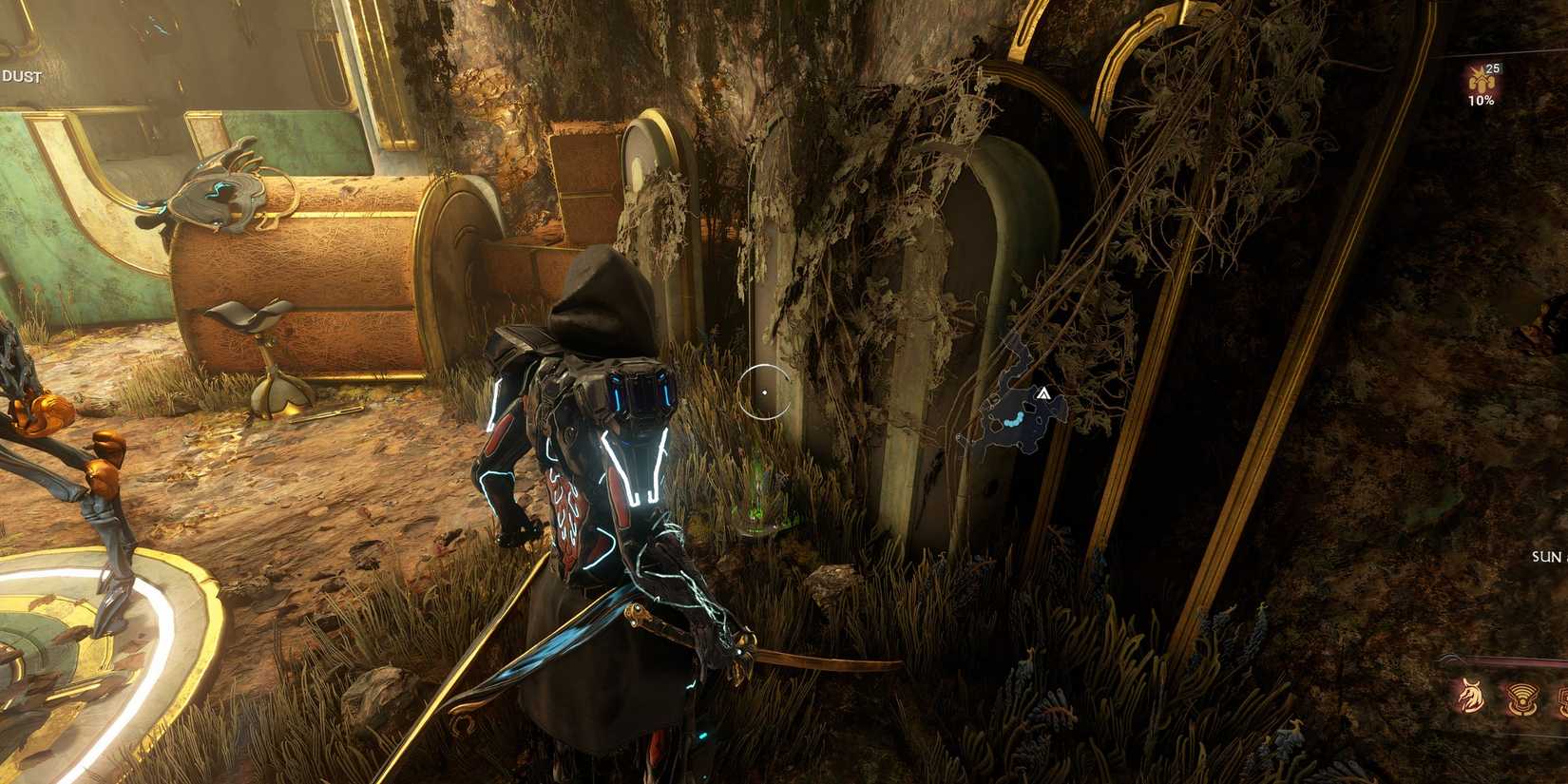Click the player arrow on the minimap
The height and width of the screenshot is (784, 1568).
point(1042,392)
